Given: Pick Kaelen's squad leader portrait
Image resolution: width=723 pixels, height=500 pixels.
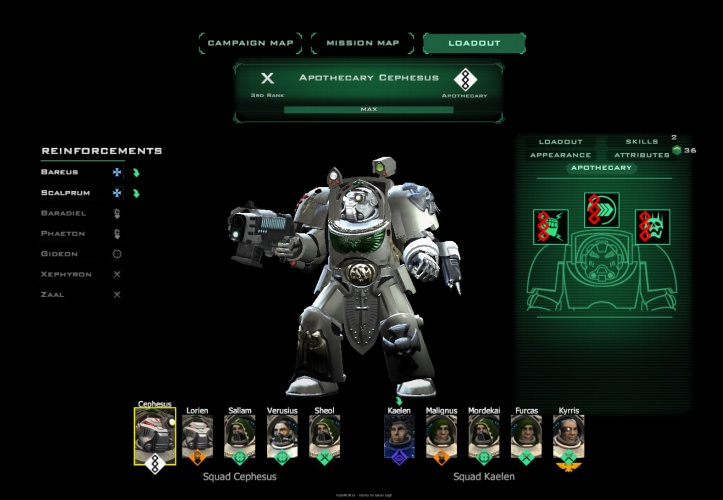Looking at the screenshot, I should click(399, 433).
